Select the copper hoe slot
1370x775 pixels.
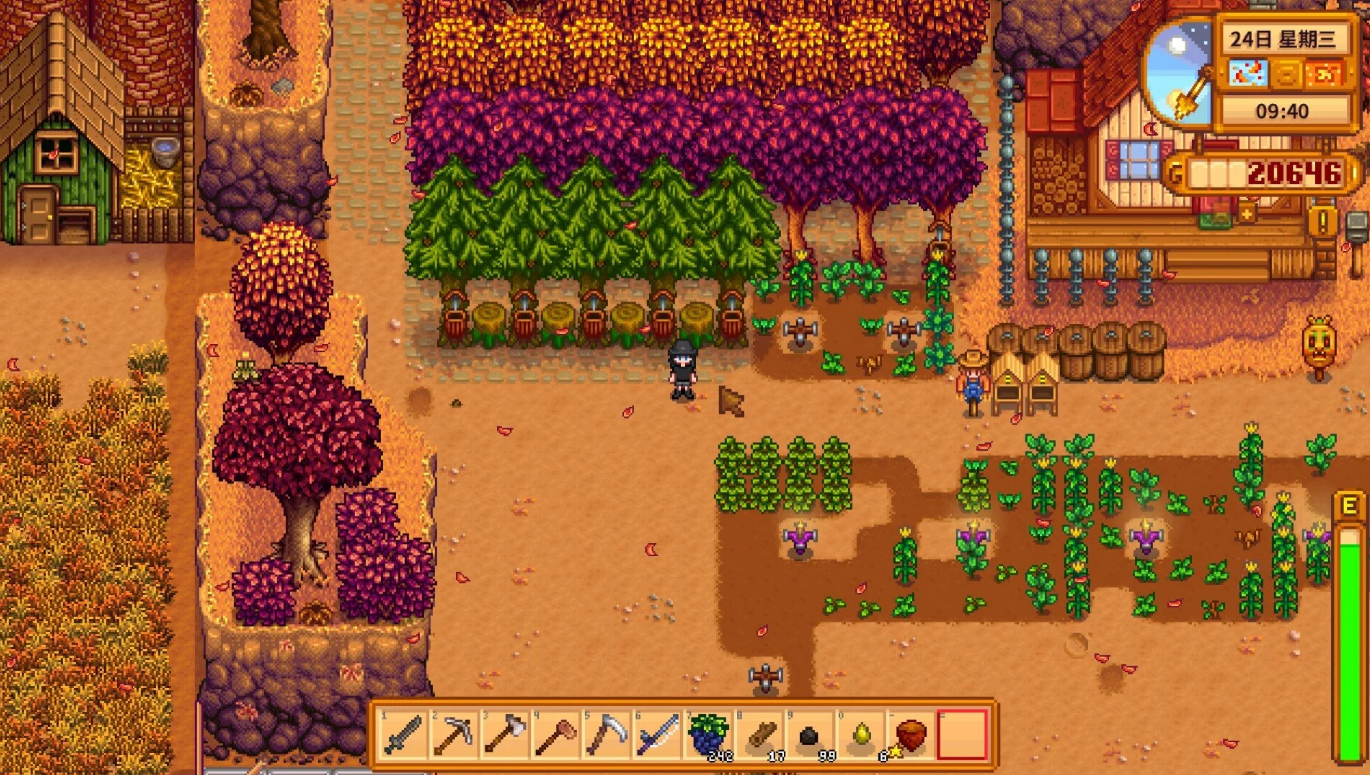(x=555, y=735)
